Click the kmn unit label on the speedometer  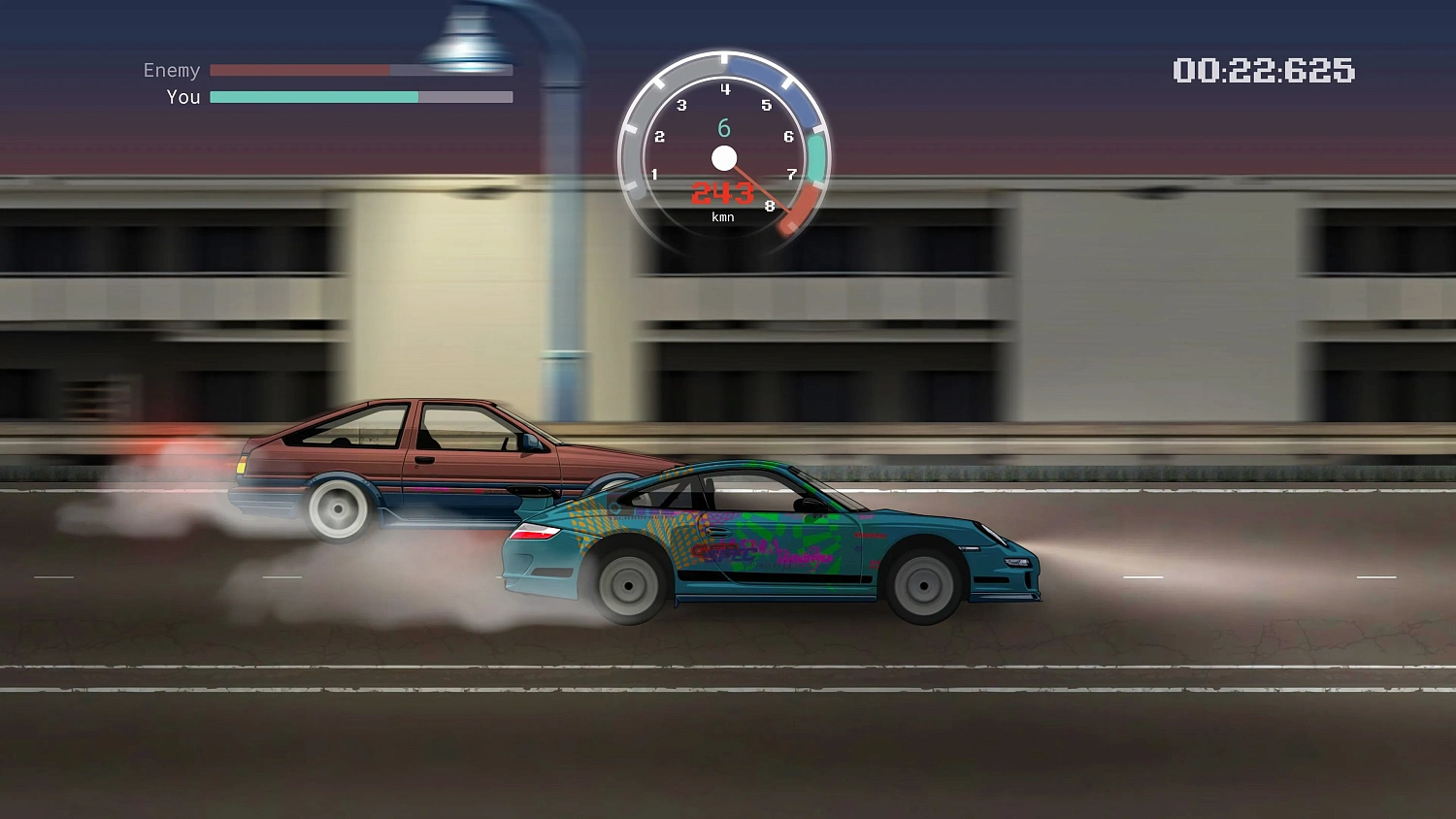click(x=721, y=216)
